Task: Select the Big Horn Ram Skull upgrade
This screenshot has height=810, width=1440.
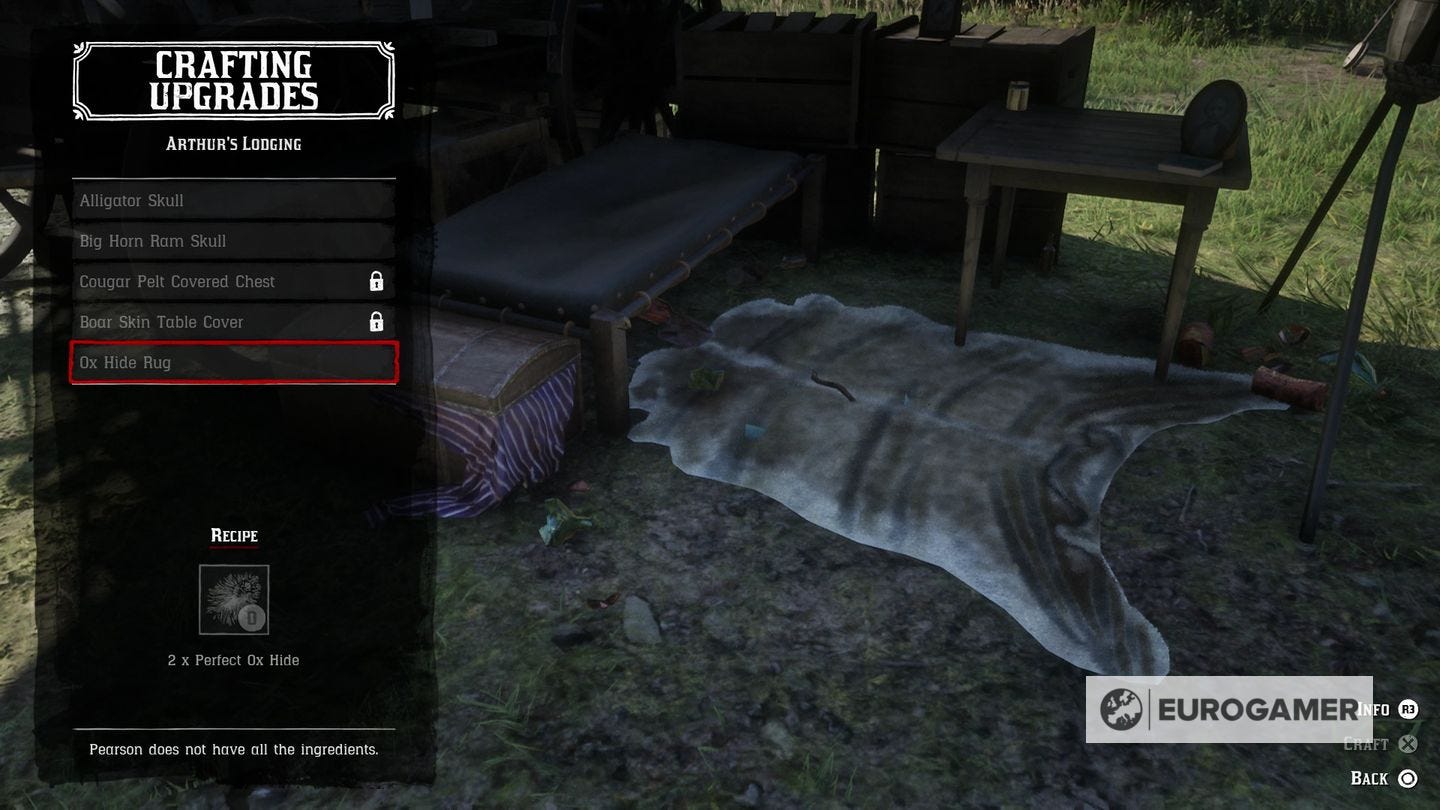Action: pos(232,240)
